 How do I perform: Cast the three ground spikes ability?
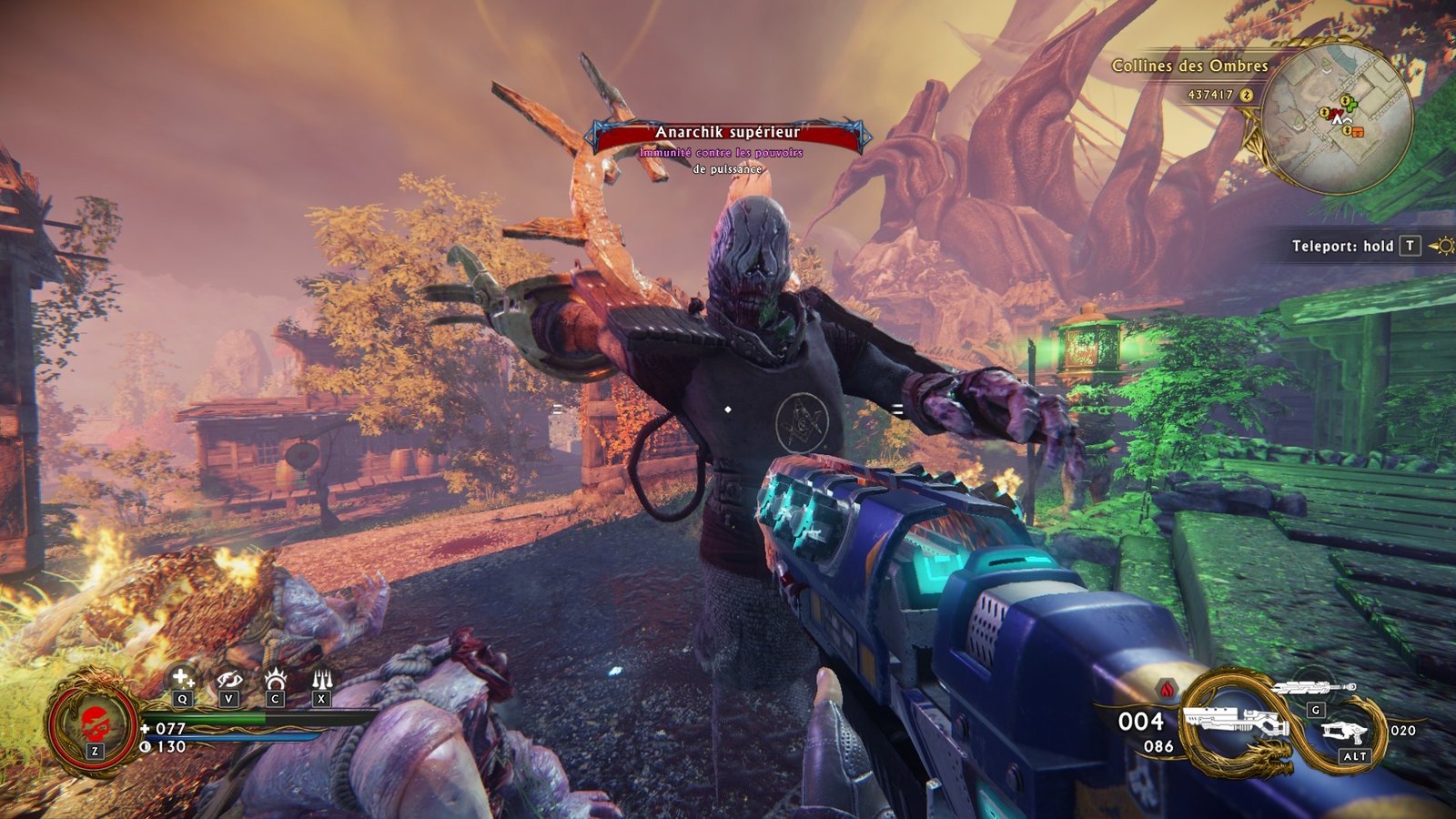coord(321,679)
